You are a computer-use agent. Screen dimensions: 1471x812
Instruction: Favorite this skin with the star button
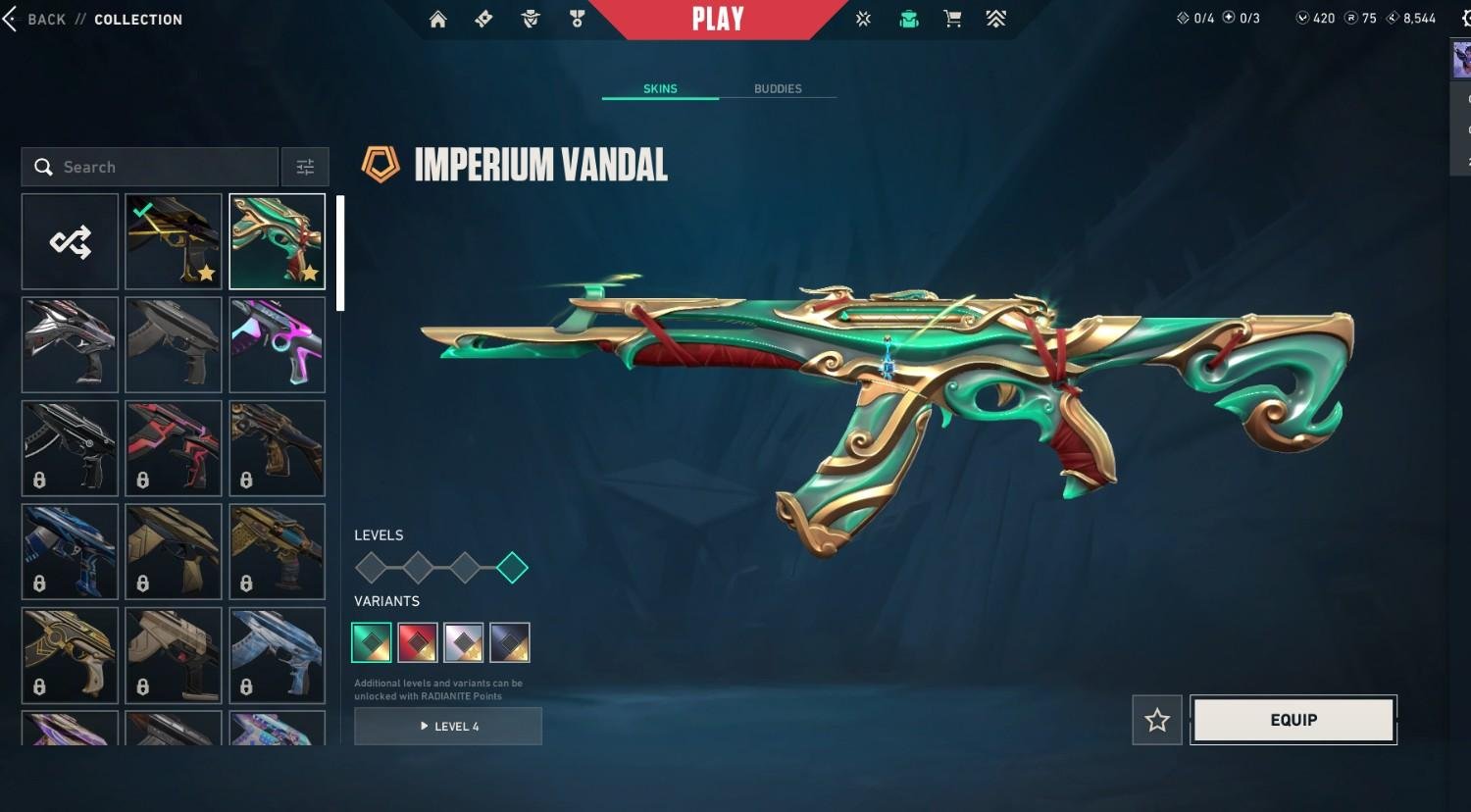pos(1157,721)
